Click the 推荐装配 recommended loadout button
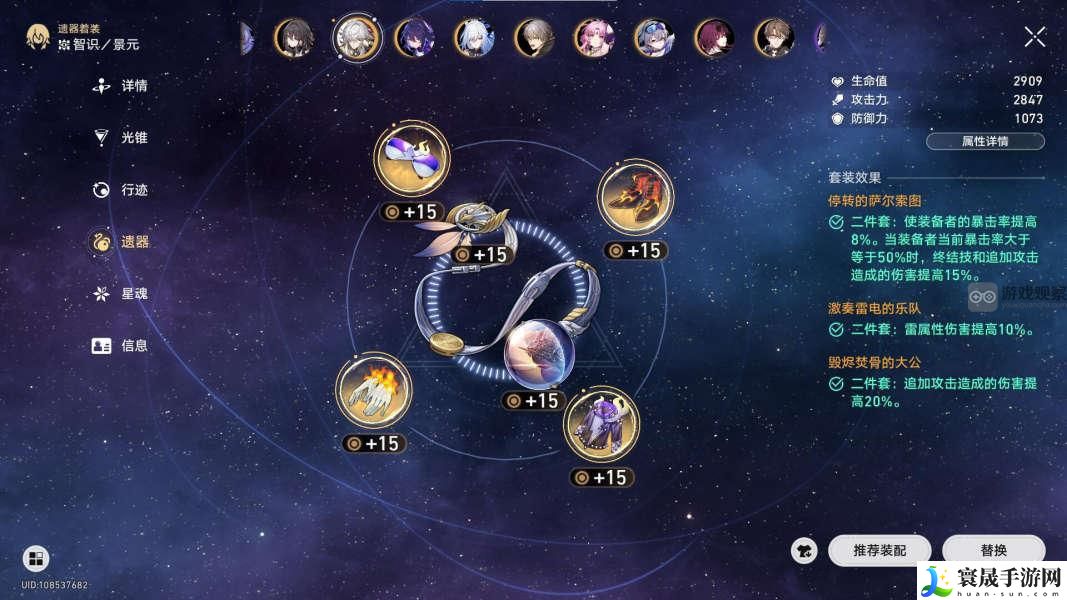Viewport: 1067px width, 600px height. (879, 551)
